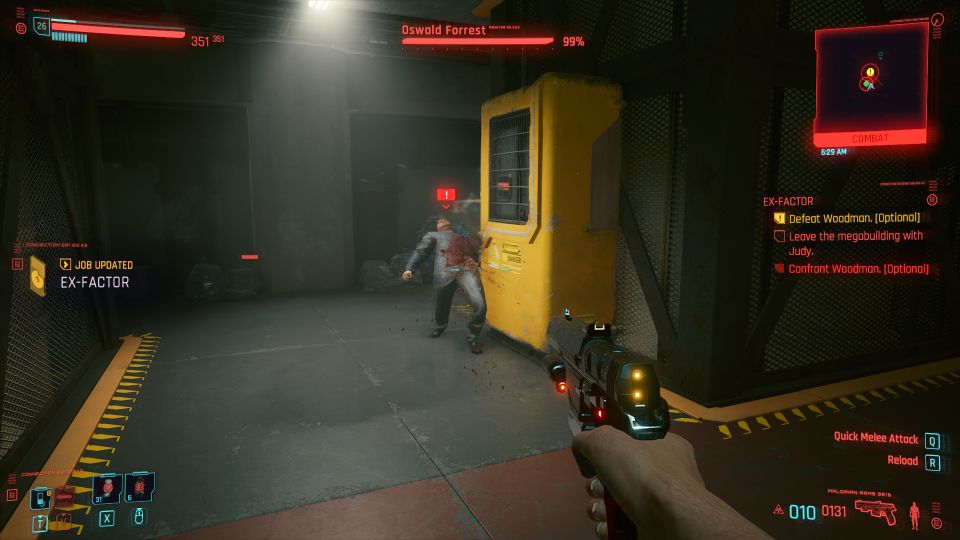Open the phone icon in the HUD

(41, 497)
